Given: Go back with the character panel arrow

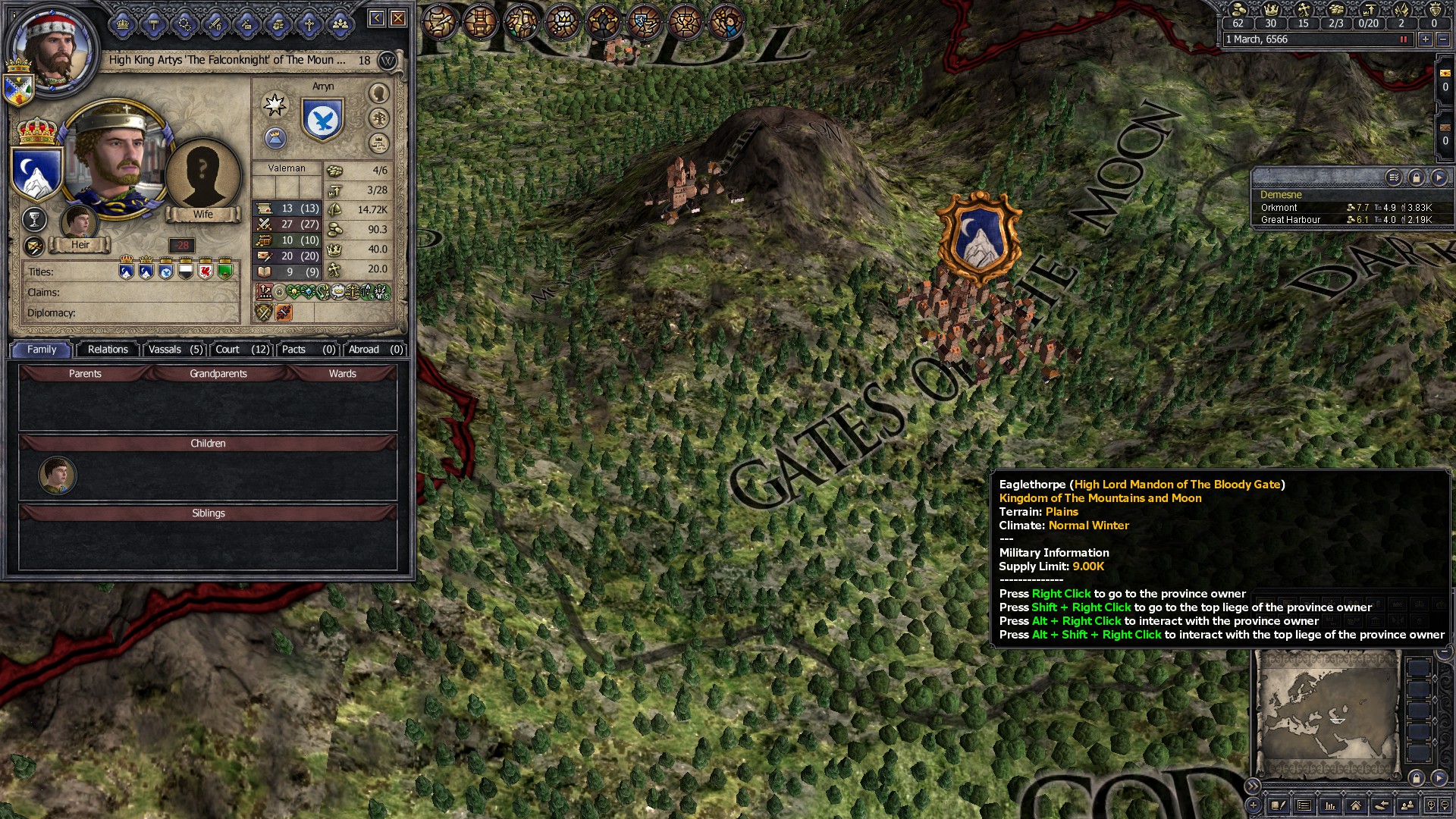Looking at the screenshot, I should pyautogui.click(x=377, y=18).
